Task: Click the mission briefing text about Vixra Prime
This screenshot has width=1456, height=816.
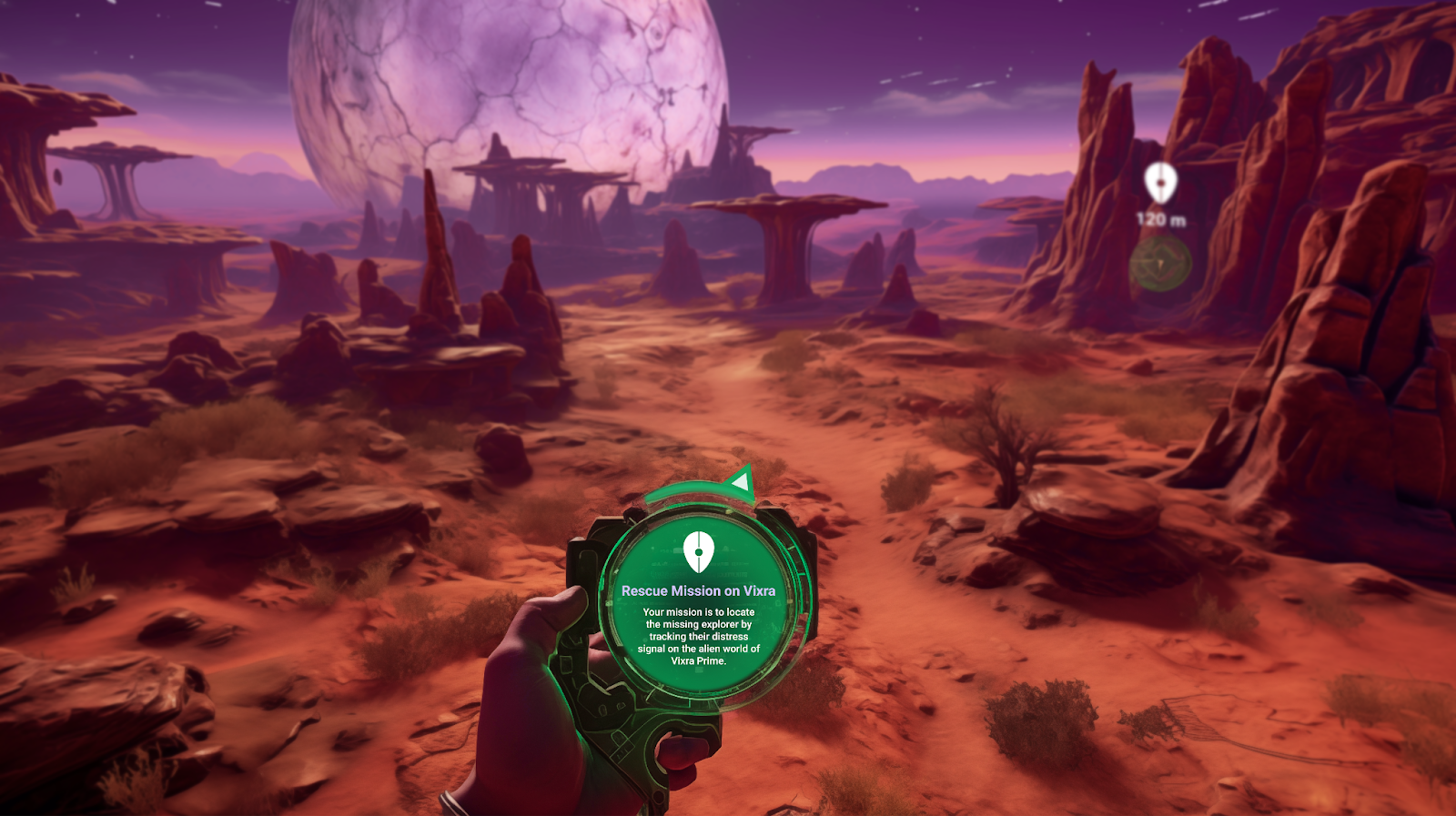Action: point(700,635)
